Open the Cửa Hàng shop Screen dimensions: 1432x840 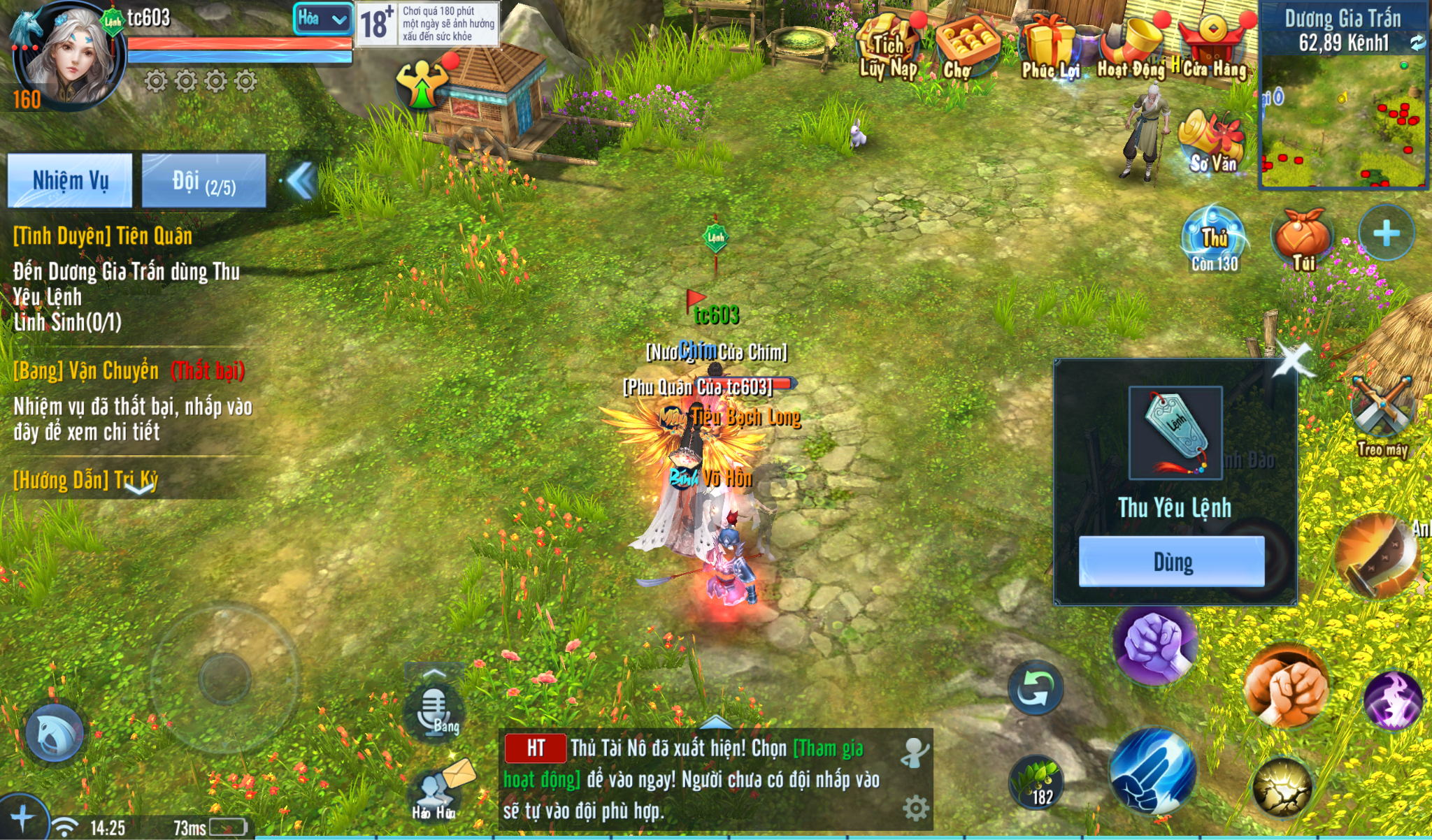tap(1214, 48)
